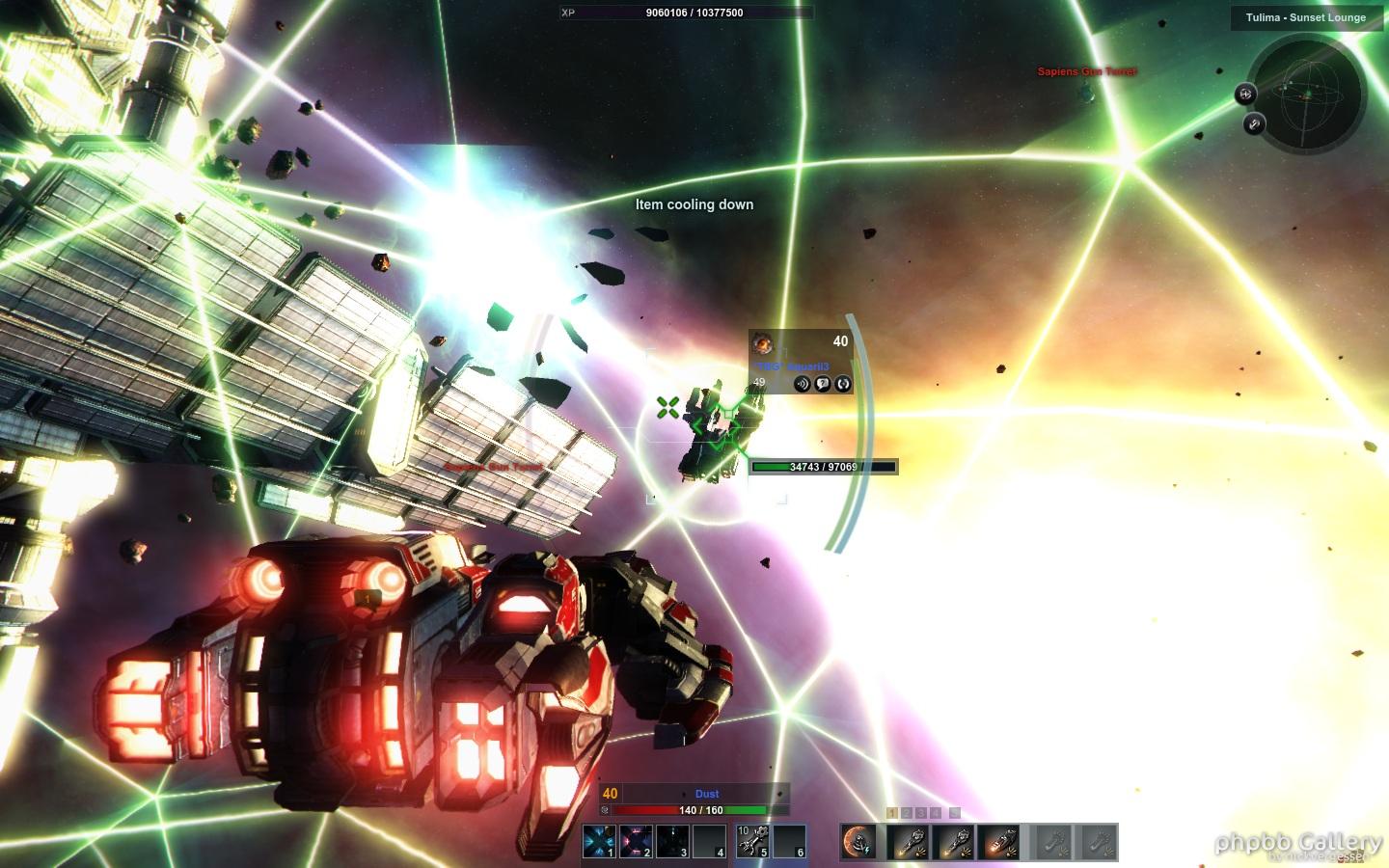Click the lower round button beside the radar
The image size is (1389, 868).
(1254, 123)
